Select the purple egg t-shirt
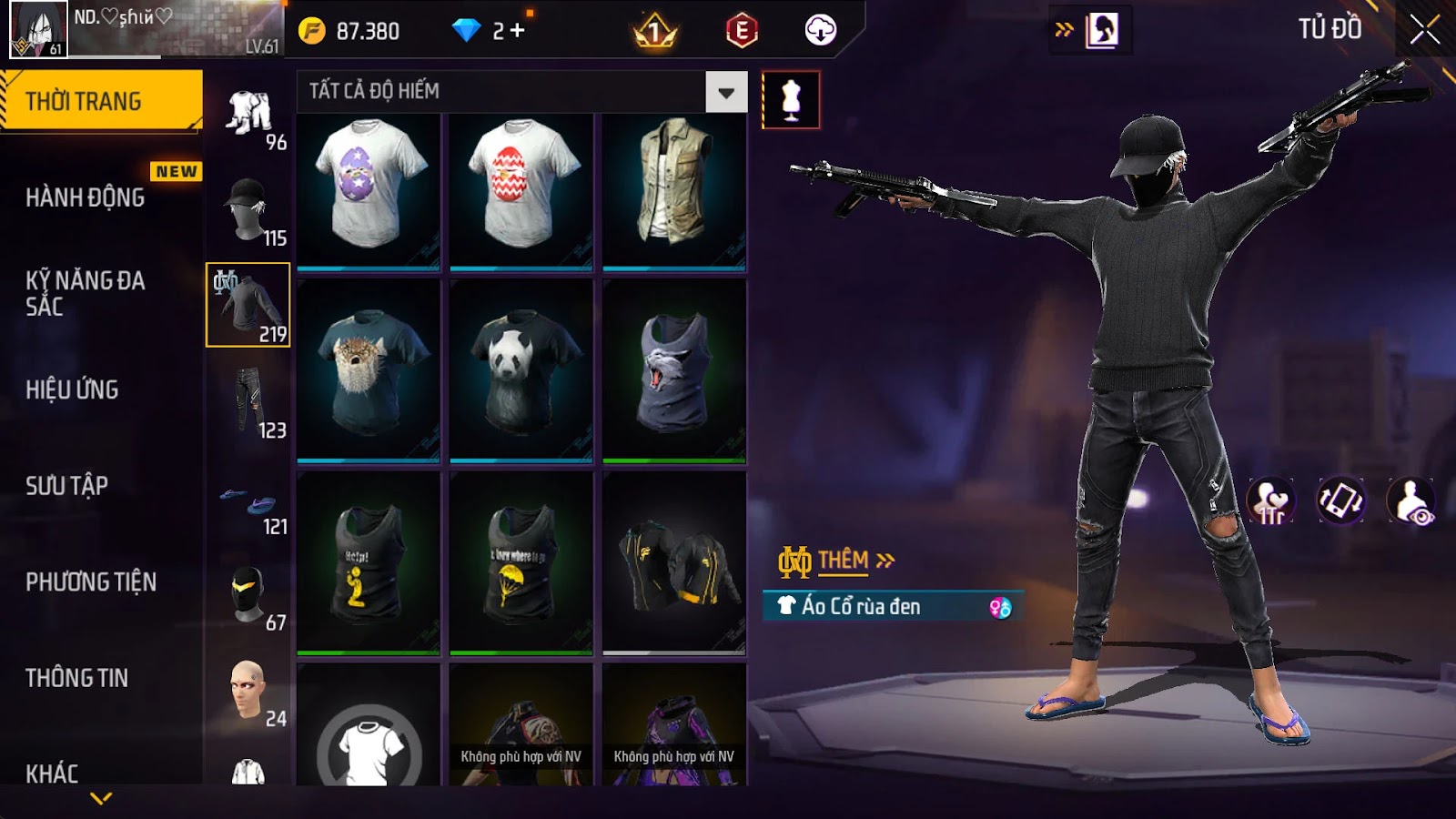The image size is (1456, 819). [x=369, y=189]
